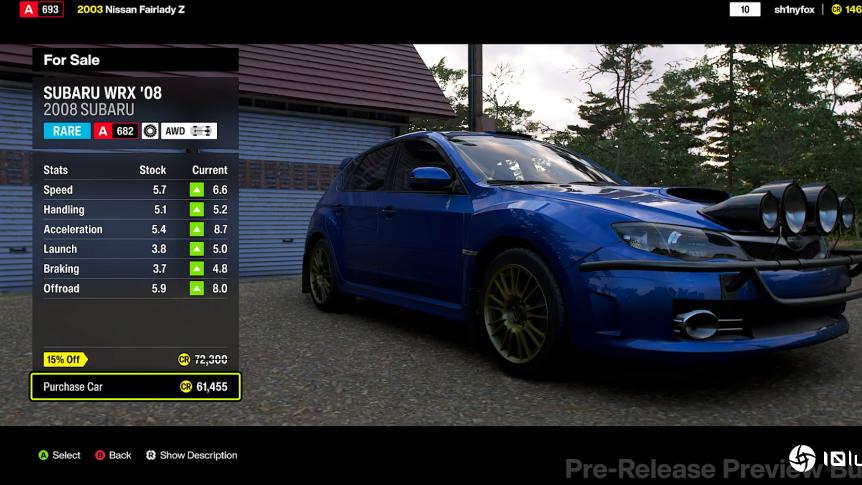
Task: Select the Back option
Action: pyautogui.click(x=113, y=455)
